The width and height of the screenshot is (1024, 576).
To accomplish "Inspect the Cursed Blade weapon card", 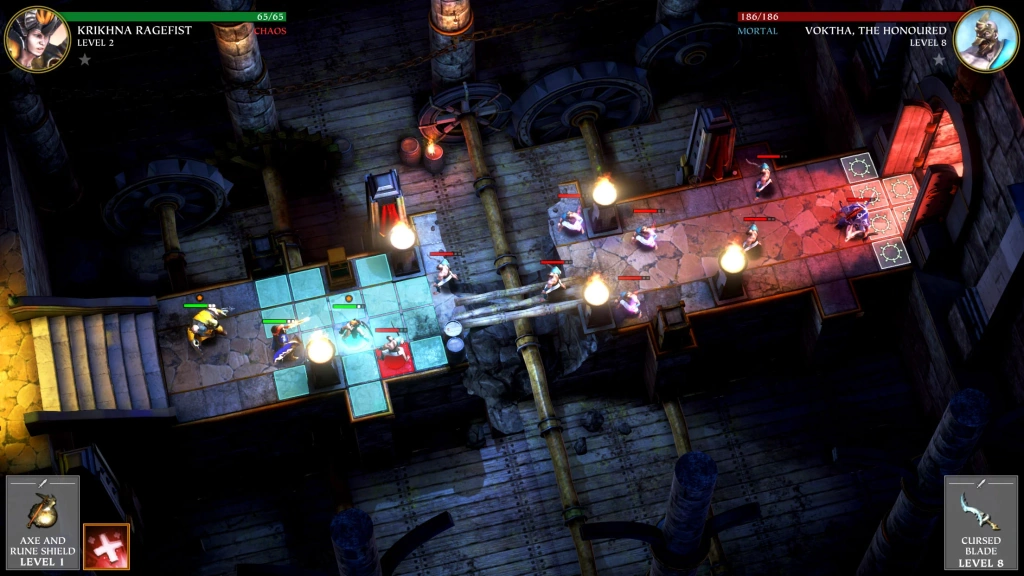I will tap(980, 522).
